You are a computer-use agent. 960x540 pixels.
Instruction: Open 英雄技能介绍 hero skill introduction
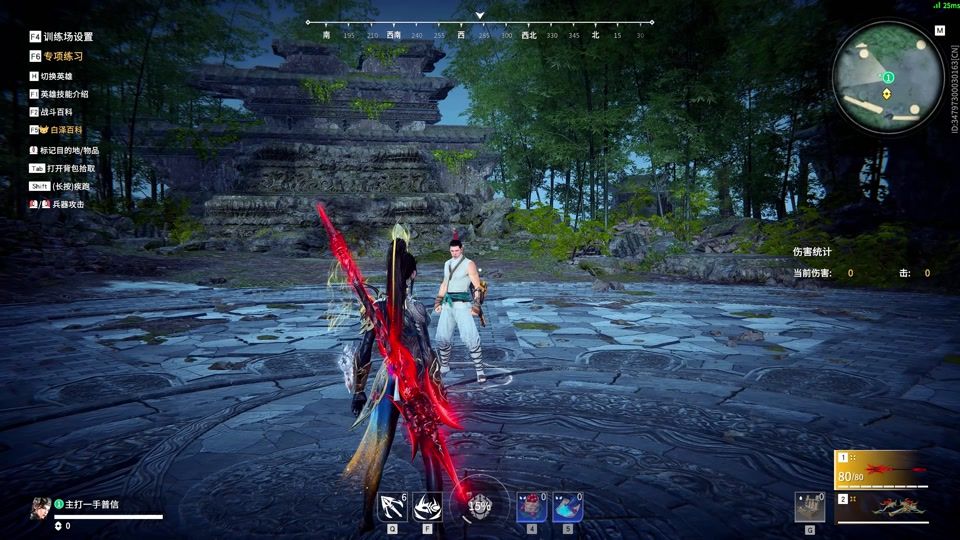[64, 94]
